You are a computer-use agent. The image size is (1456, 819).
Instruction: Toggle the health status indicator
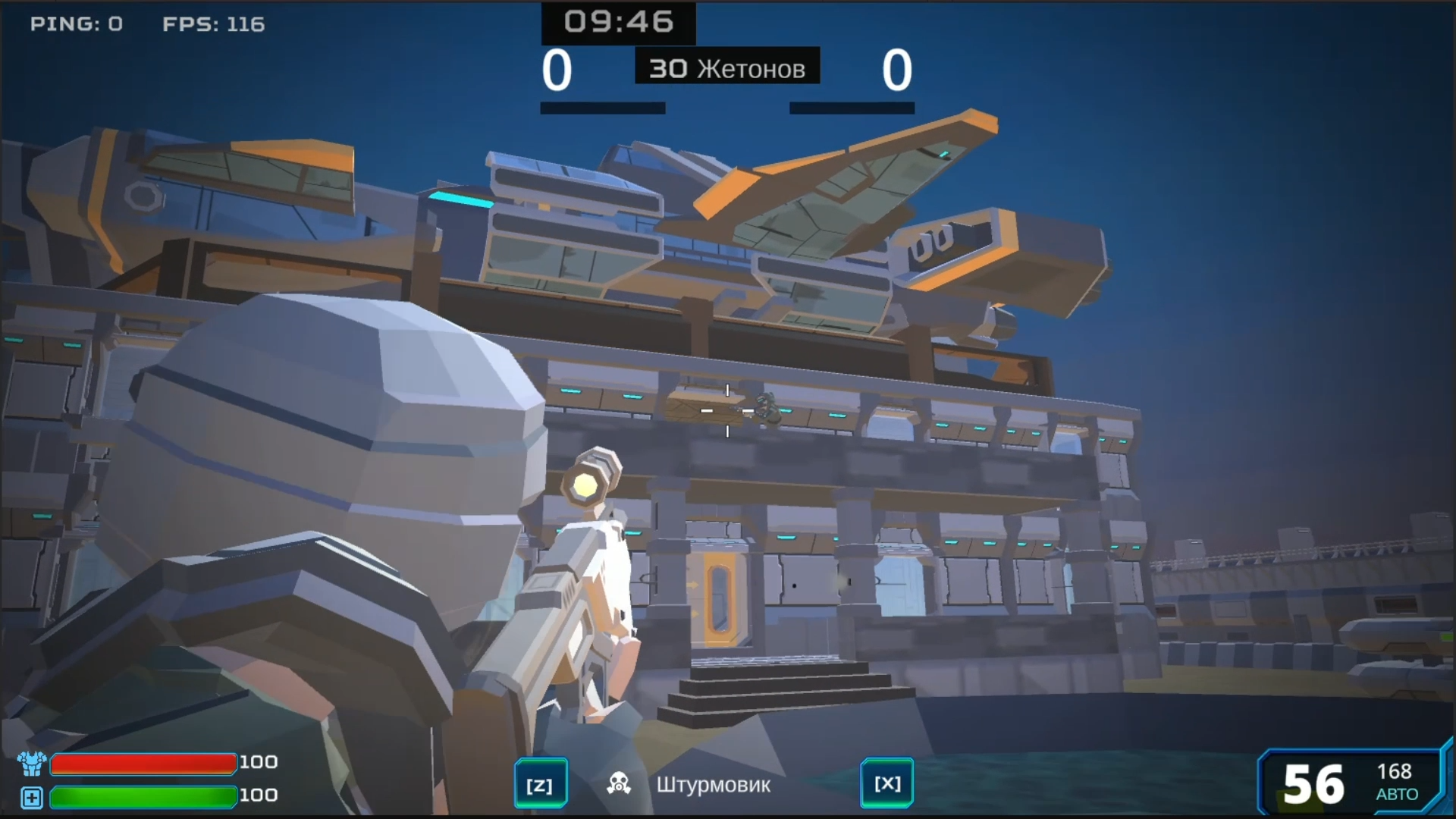[x=30, y=797]
